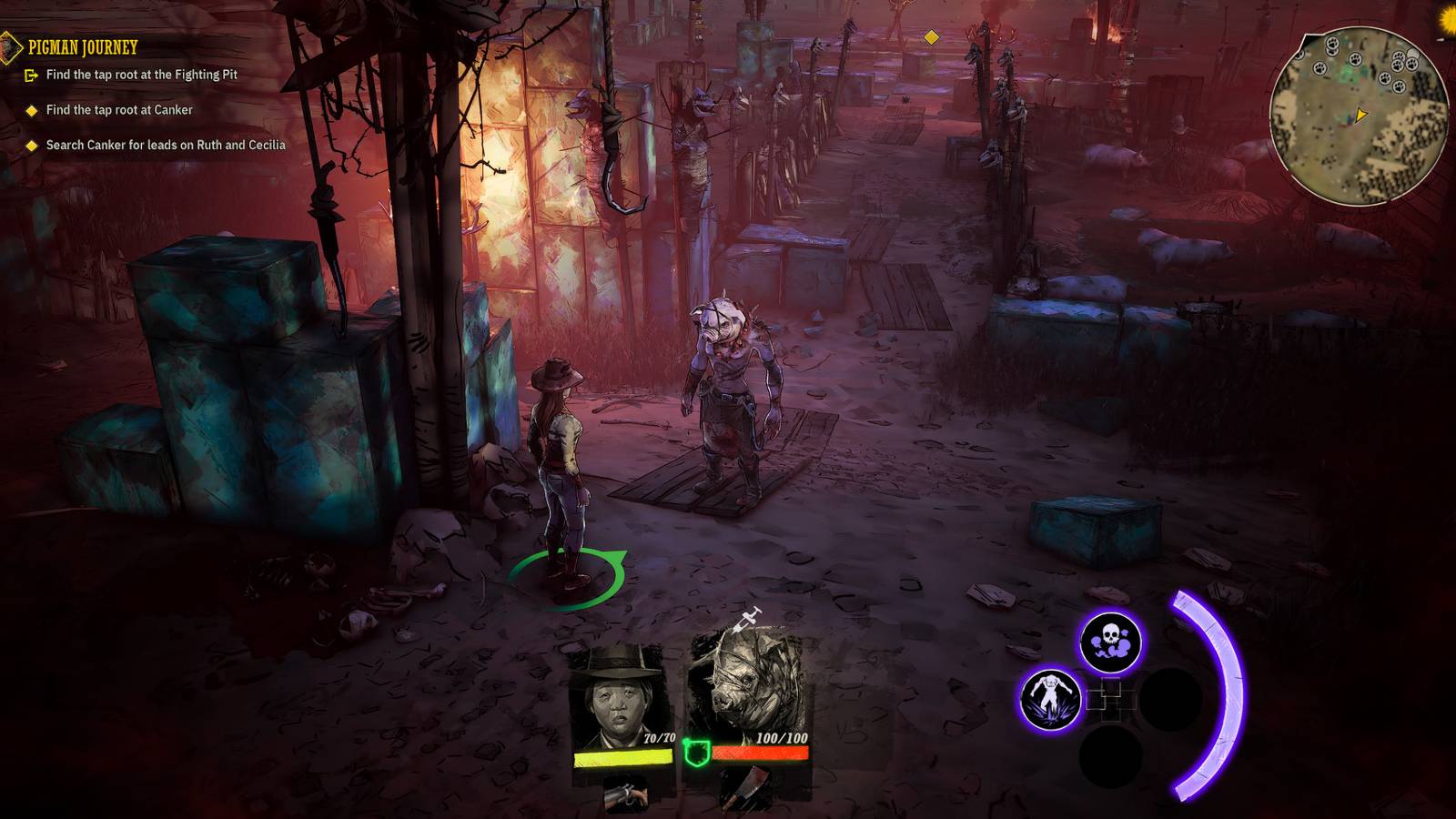The height and width of the screenshot is (819, 1456).
Task: Click the player direction arrow on the minimap
Action: tap(1361, 114)
